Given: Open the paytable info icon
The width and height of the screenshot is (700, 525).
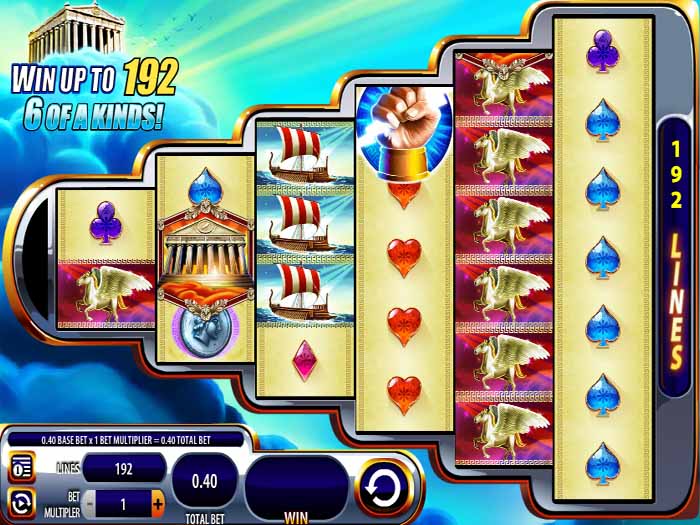Looking at the screenshot, I should click(21, 468).
